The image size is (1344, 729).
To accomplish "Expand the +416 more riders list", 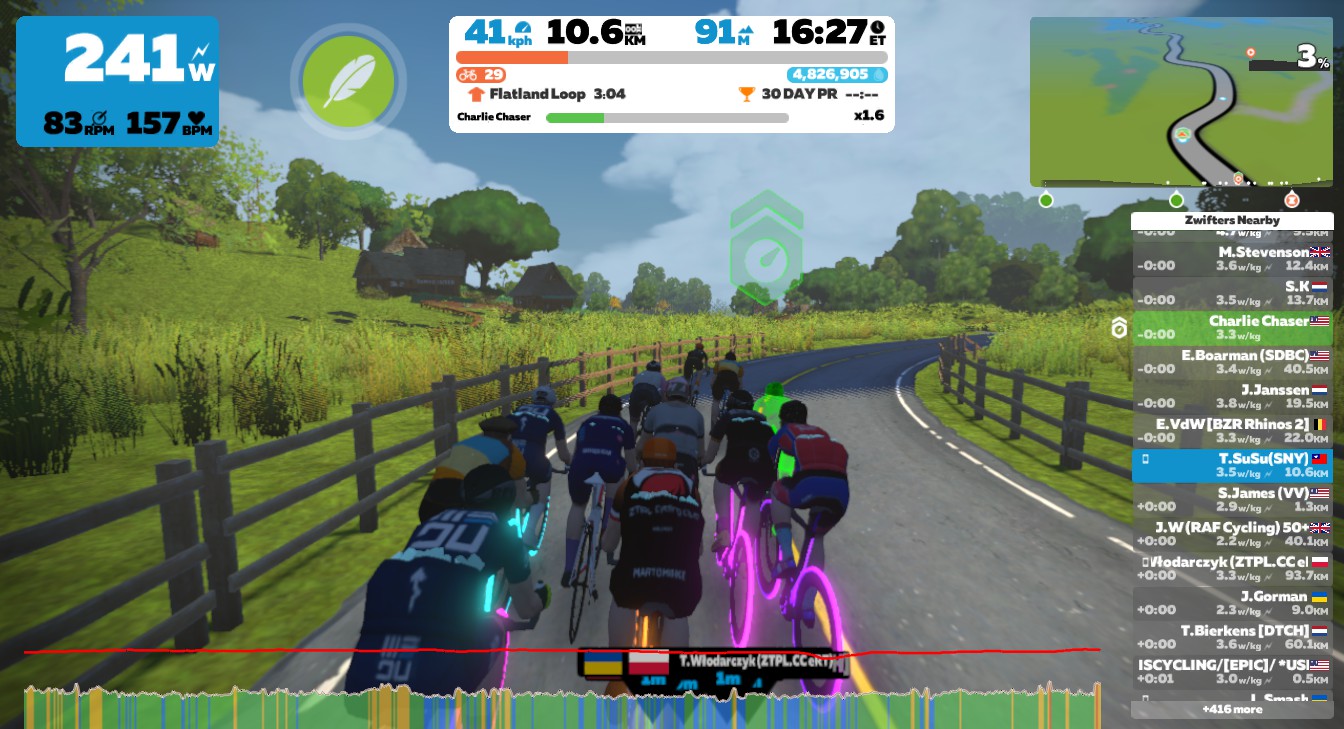I will click(1232, 709).
